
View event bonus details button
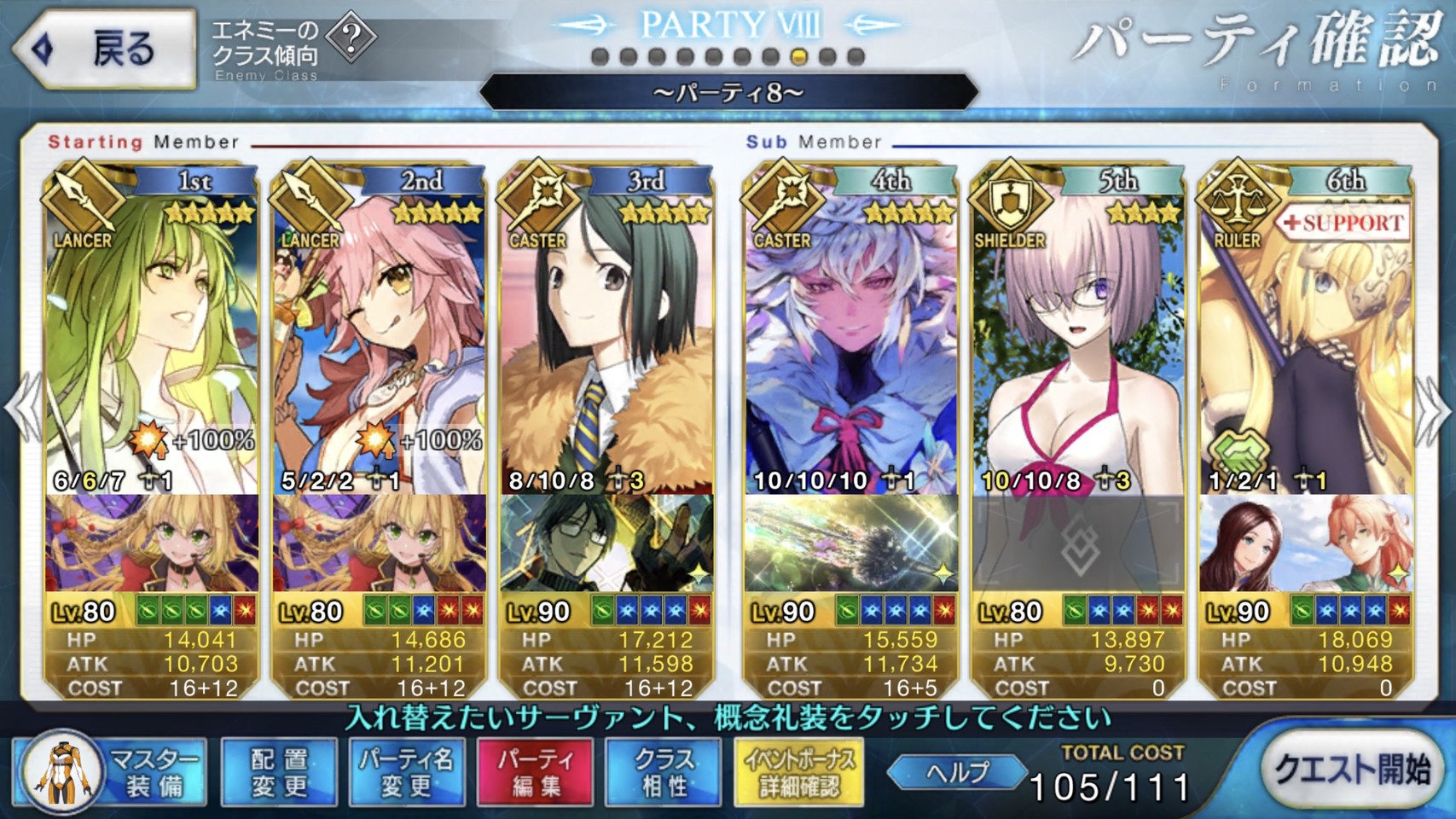(799, 772)
